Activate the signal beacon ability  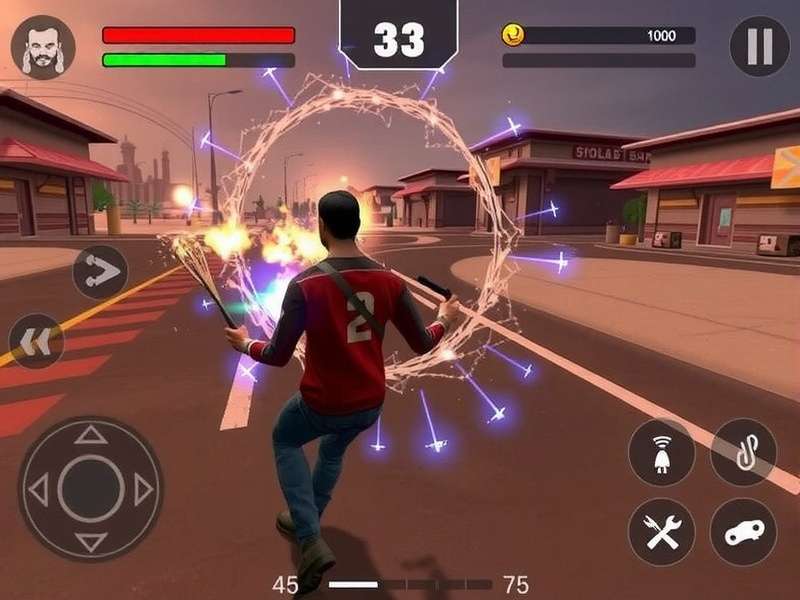[661, 452]
